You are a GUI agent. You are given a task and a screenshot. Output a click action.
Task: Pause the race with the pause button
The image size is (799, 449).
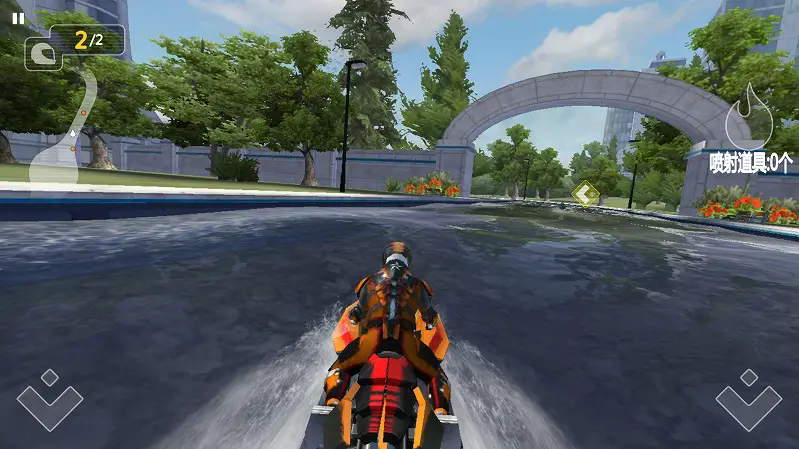pos(17,18)
